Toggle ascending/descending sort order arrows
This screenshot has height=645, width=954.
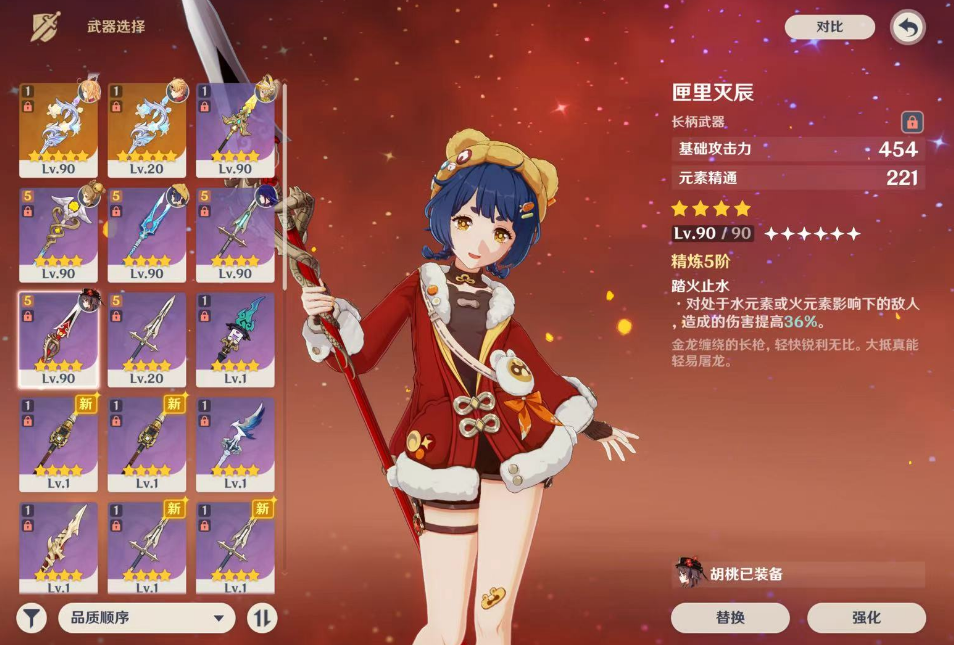point(261,617)
